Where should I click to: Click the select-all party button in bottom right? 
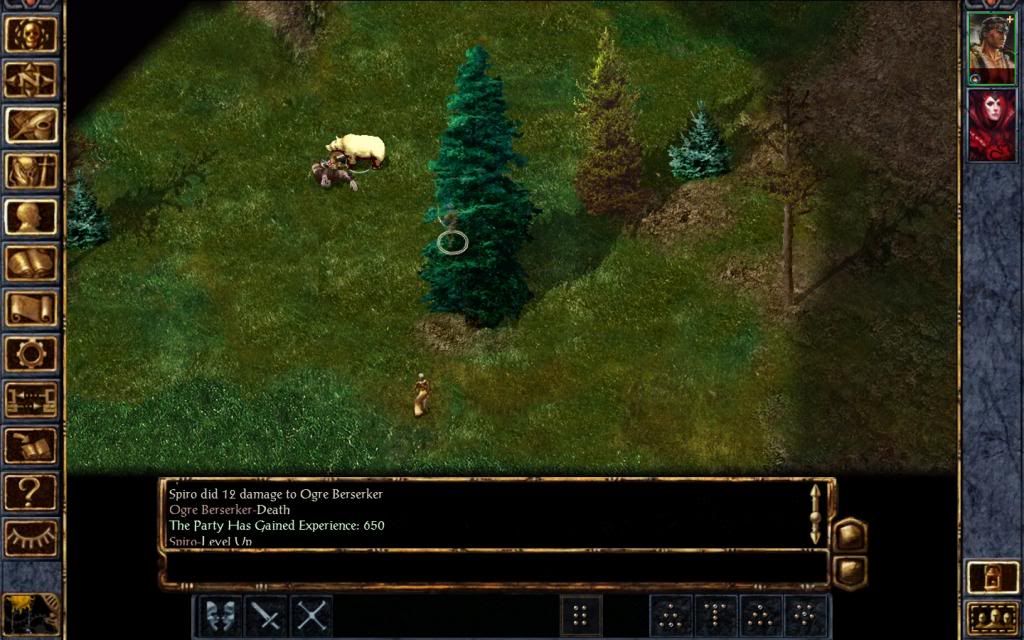click(x=991, y=617)
